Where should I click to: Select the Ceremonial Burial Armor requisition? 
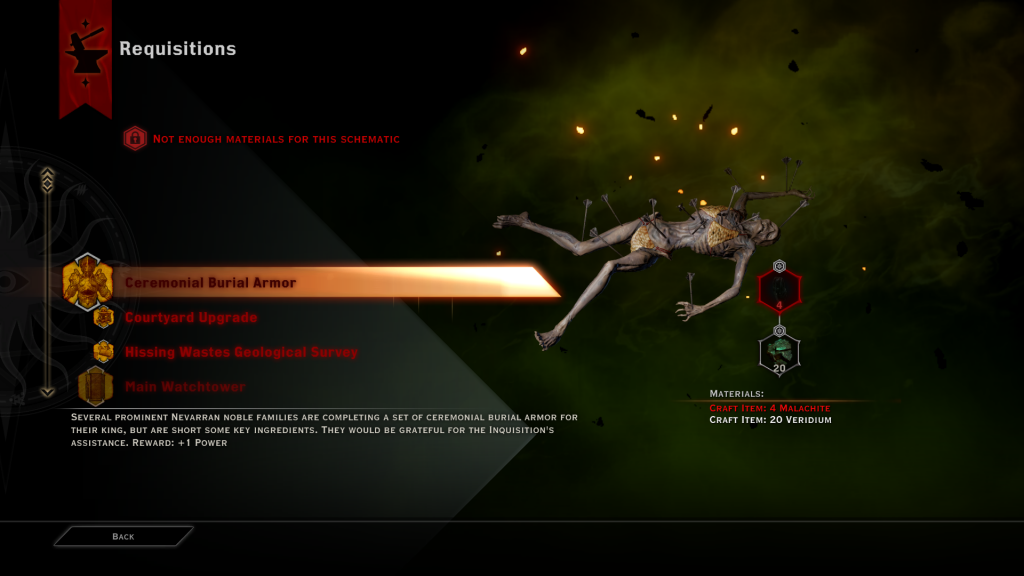[210, 283]
